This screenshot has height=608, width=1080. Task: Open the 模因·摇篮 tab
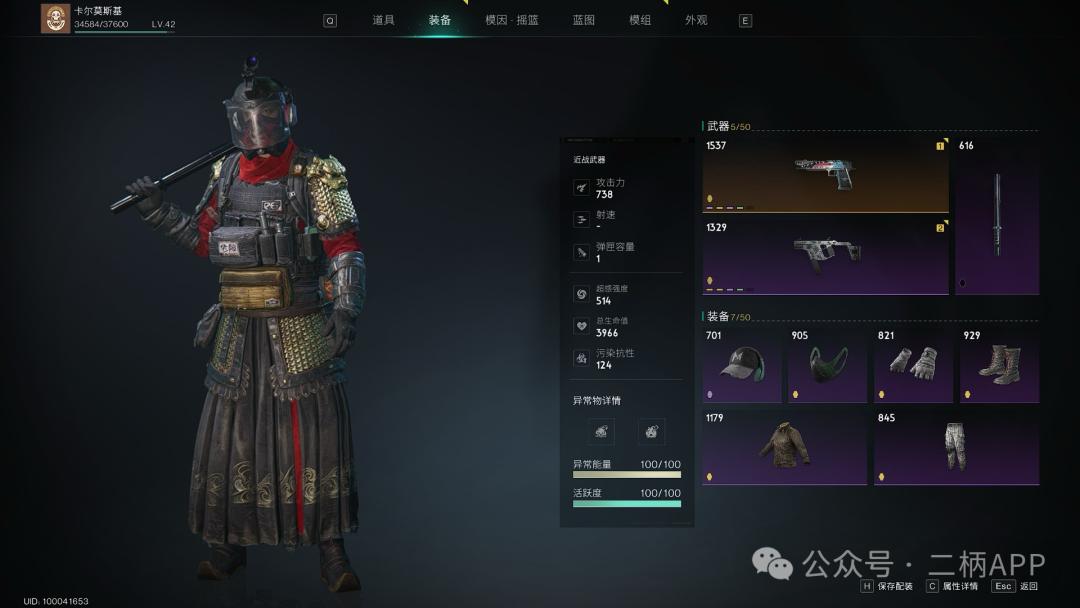(511, 20)
